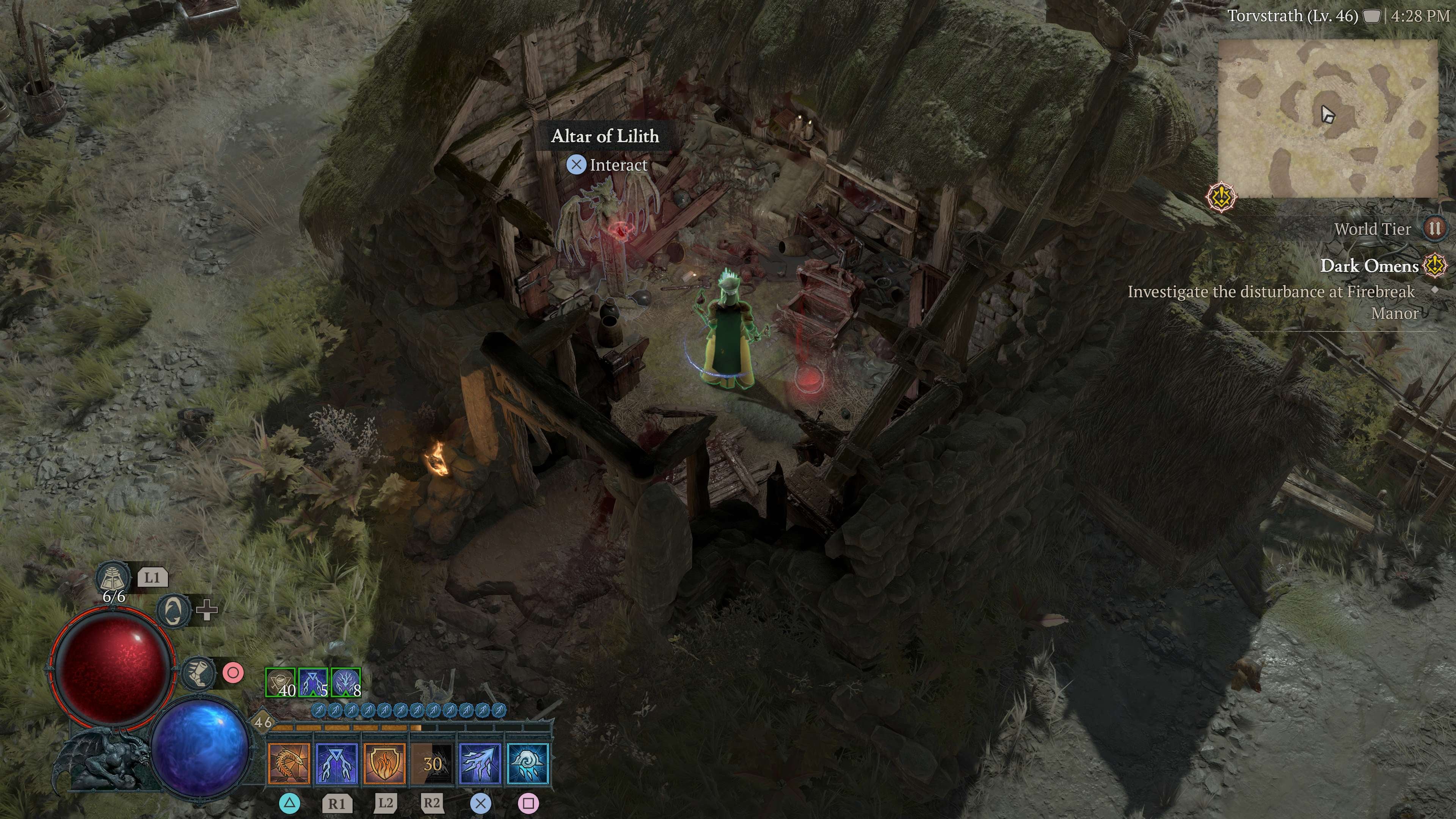Inspect the elixir buff showing 40

(x=281, y=683)
